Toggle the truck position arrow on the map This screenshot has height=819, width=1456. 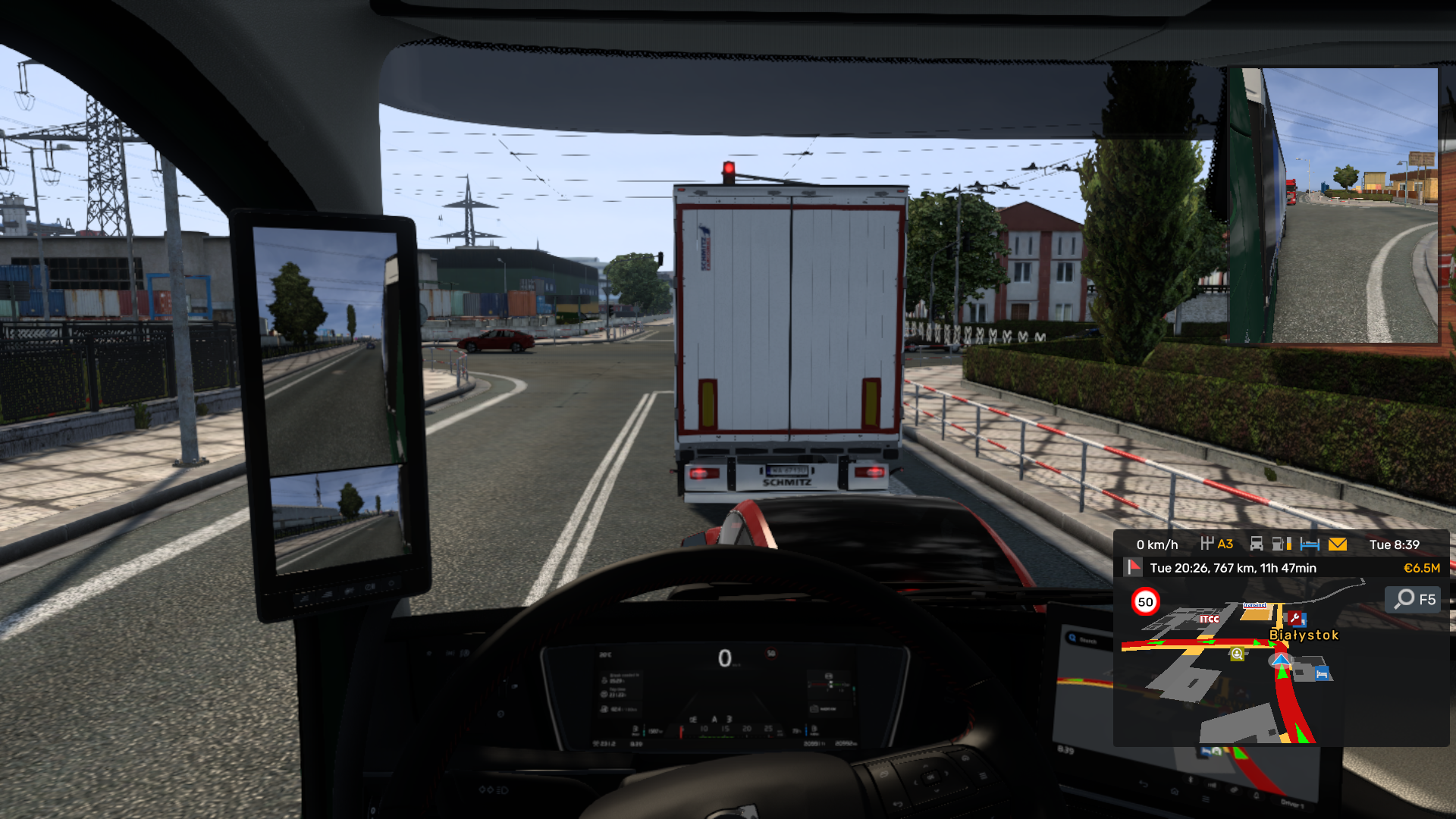1281,660
